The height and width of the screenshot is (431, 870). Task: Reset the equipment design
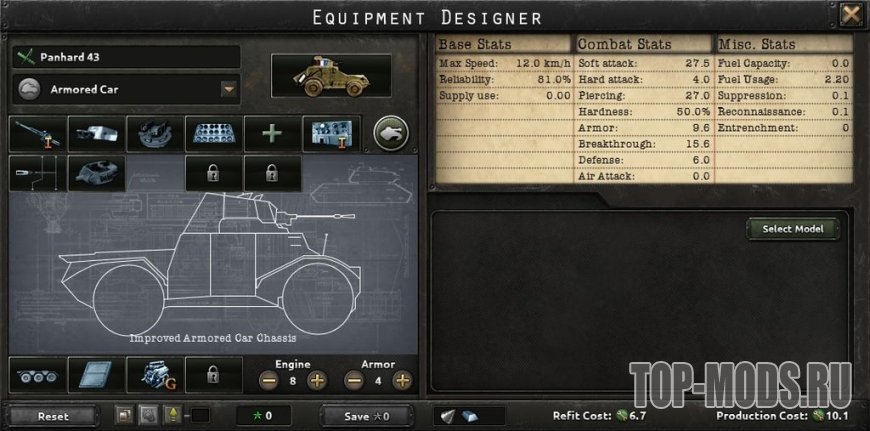(53, 415)
